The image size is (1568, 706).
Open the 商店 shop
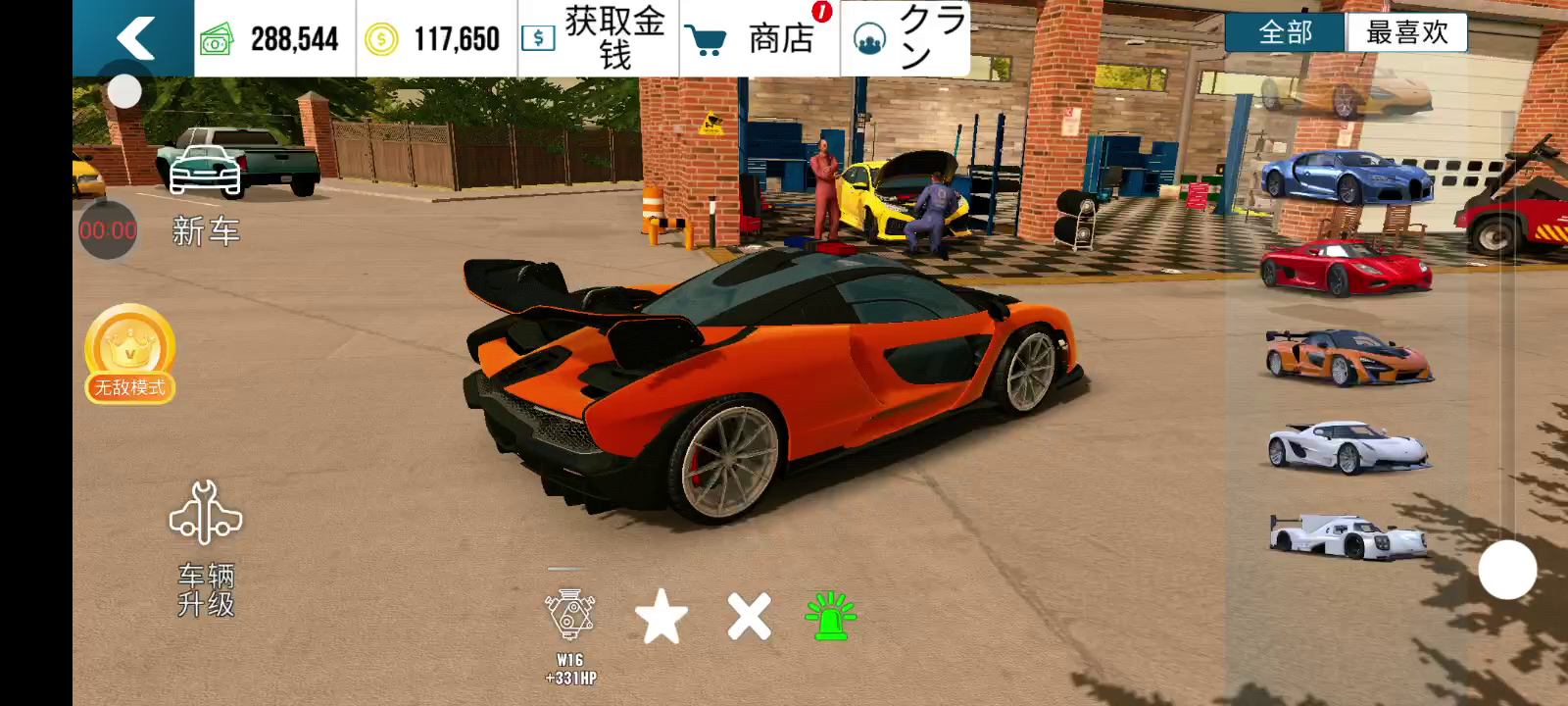coord(759,38)
